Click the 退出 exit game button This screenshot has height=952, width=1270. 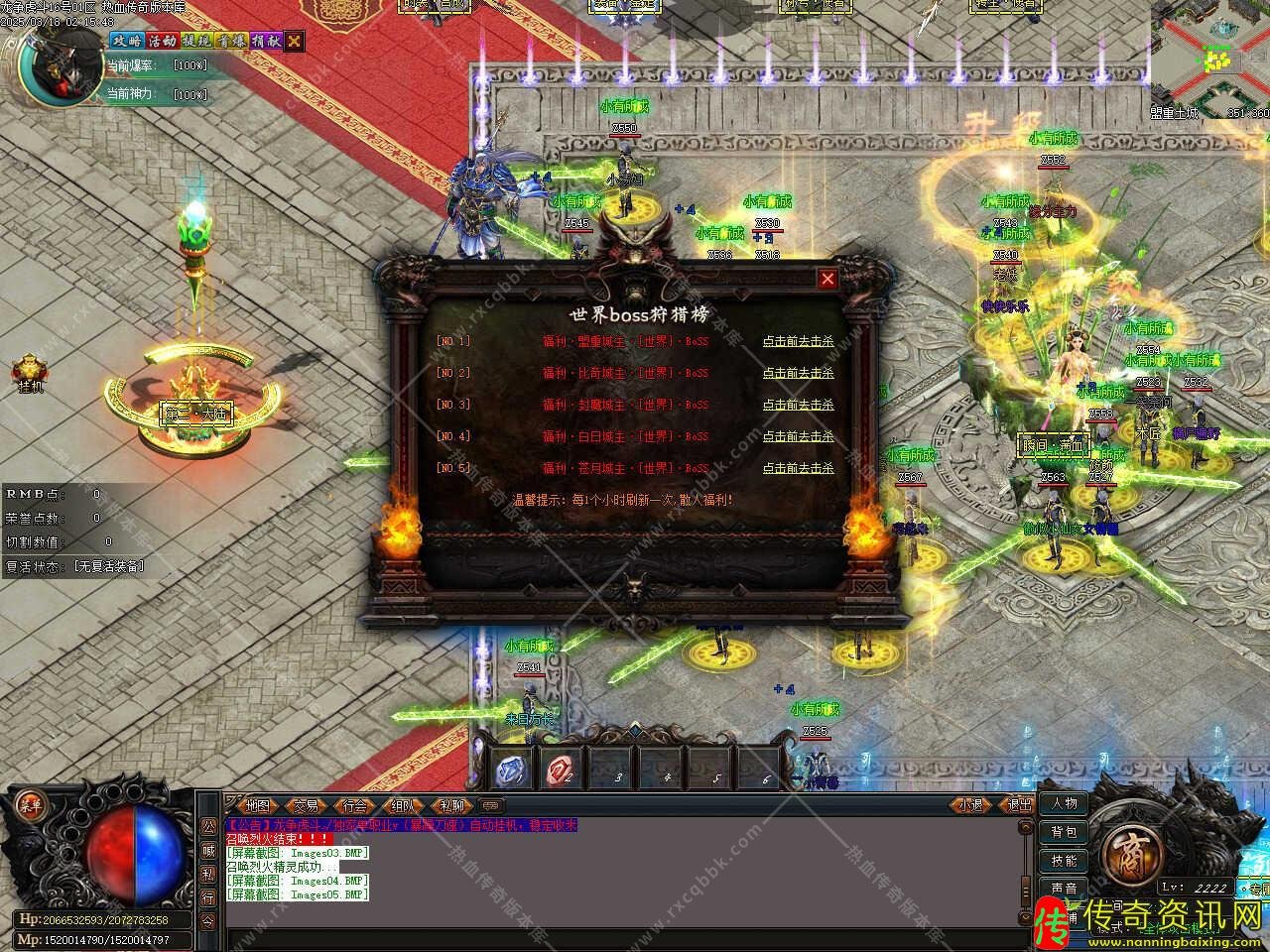coord(1019,805)
